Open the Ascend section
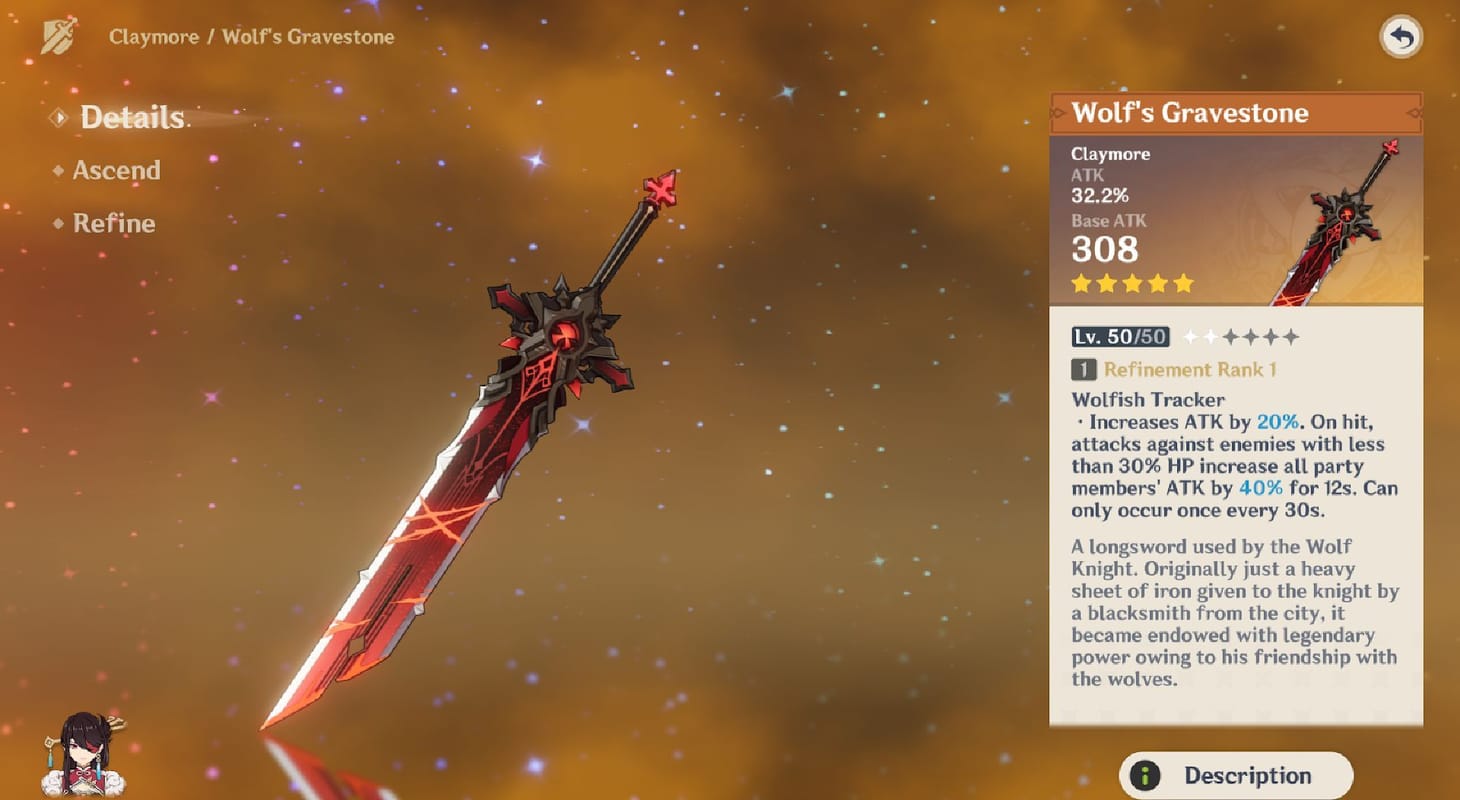 pos(117,170)
